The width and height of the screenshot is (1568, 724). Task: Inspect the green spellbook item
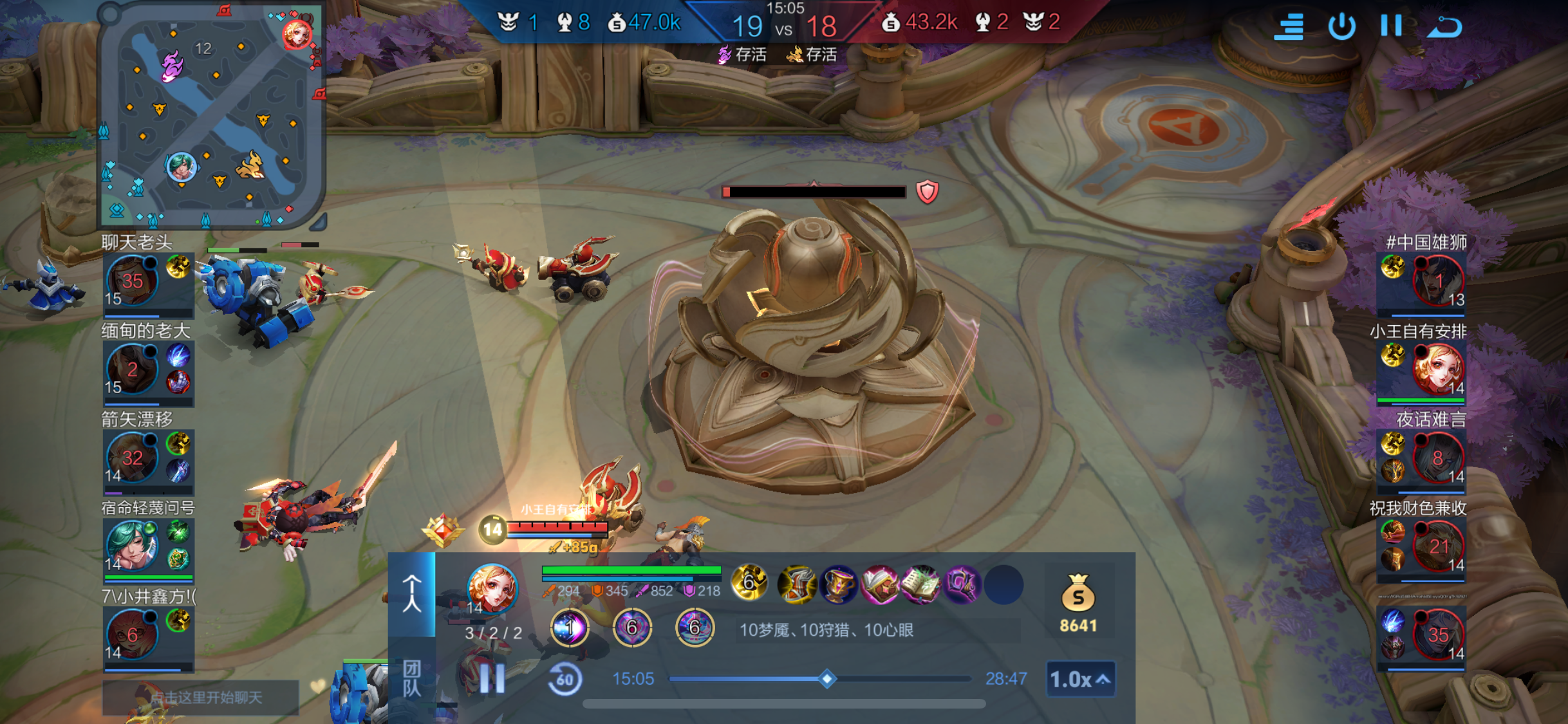tap(920, 584)
